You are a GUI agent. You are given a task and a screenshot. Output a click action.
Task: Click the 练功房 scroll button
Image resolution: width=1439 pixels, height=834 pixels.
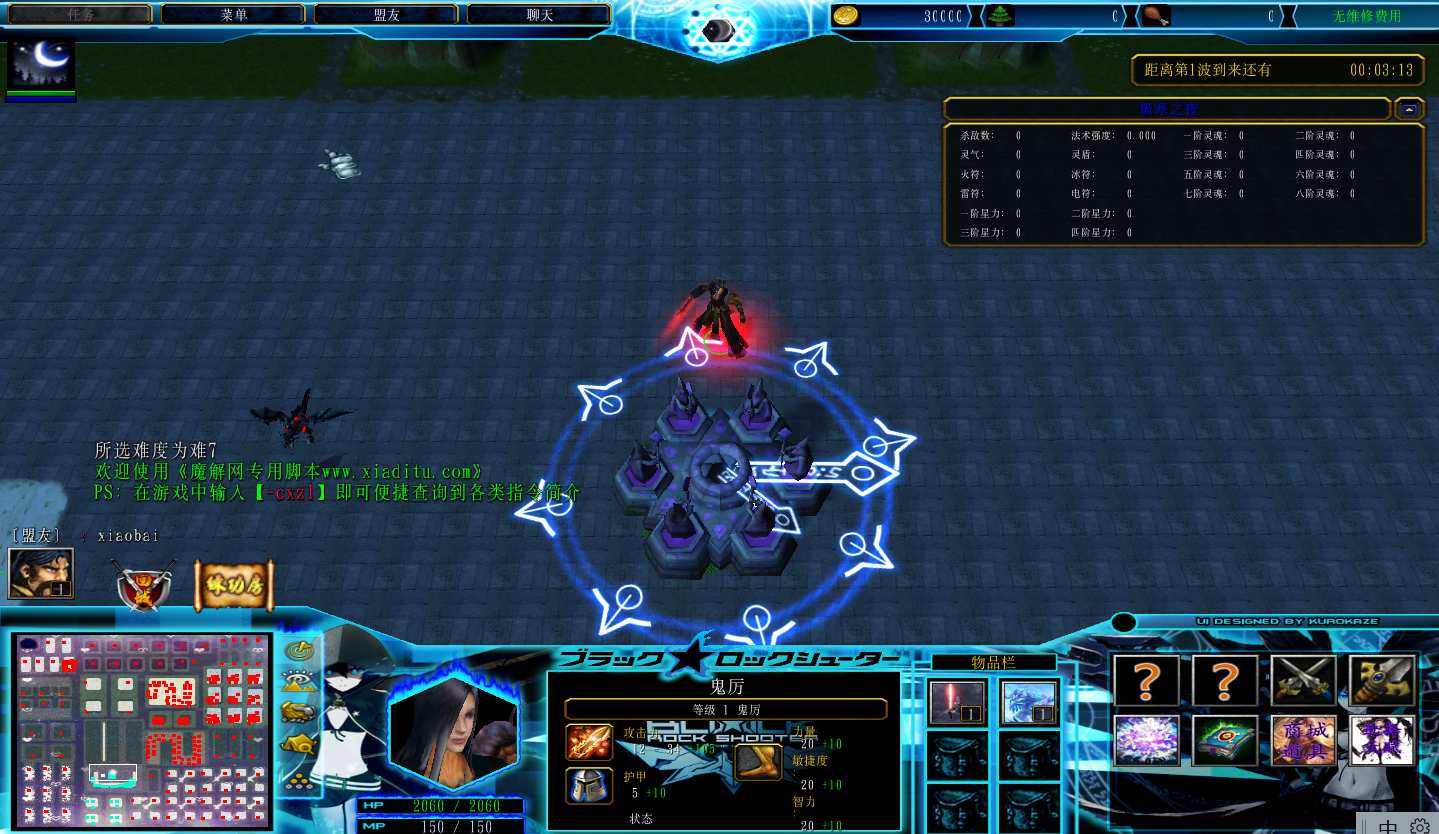click(x=233, y=585)
